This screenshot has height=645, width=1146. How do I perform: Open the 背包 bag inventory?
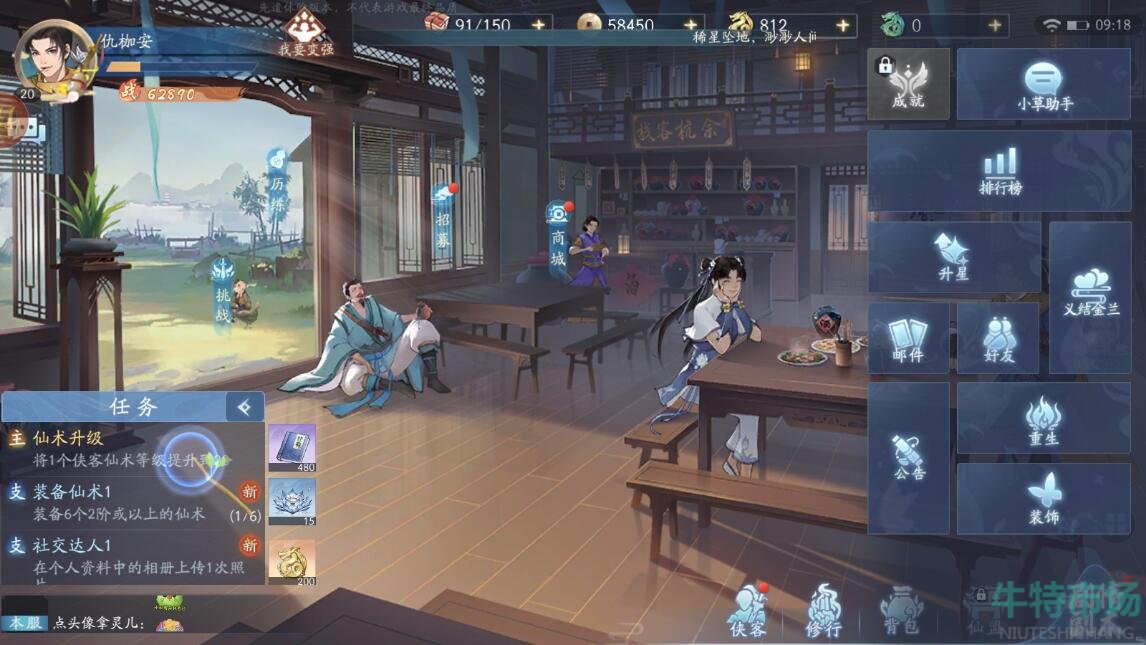click(x=901, y=609)
